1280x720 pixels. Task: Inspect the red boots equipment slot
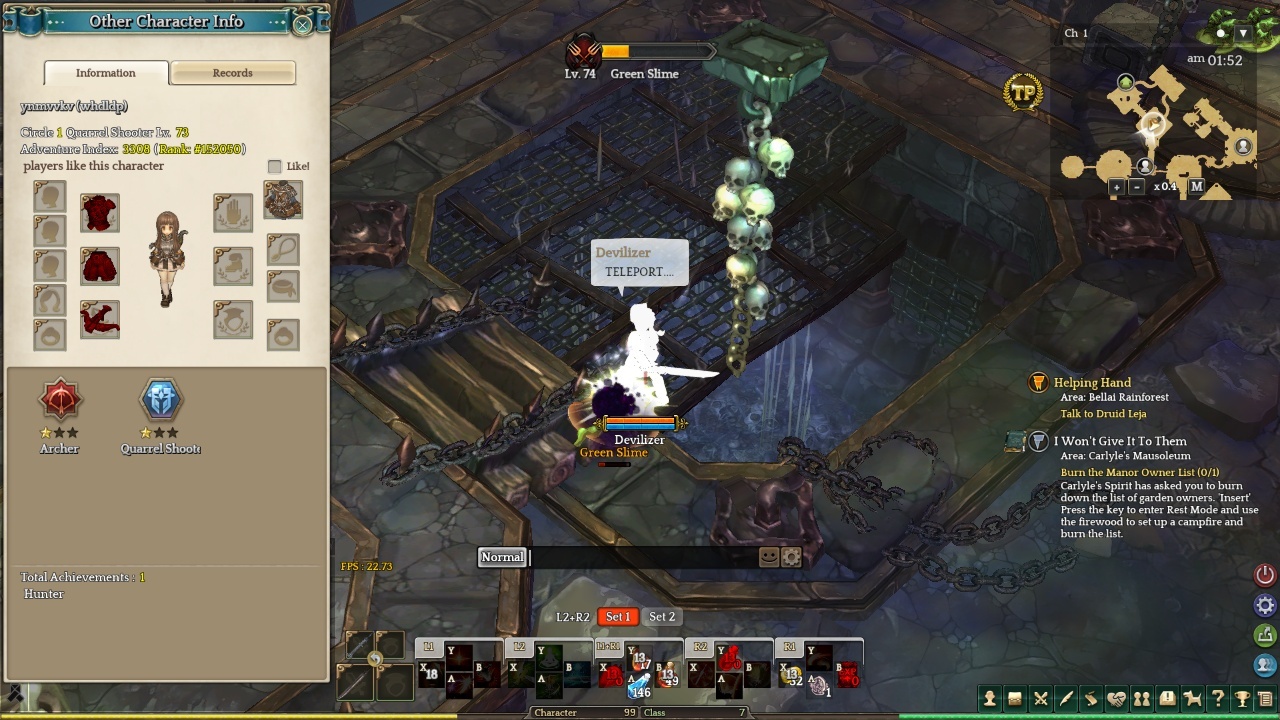pos(100,319)
